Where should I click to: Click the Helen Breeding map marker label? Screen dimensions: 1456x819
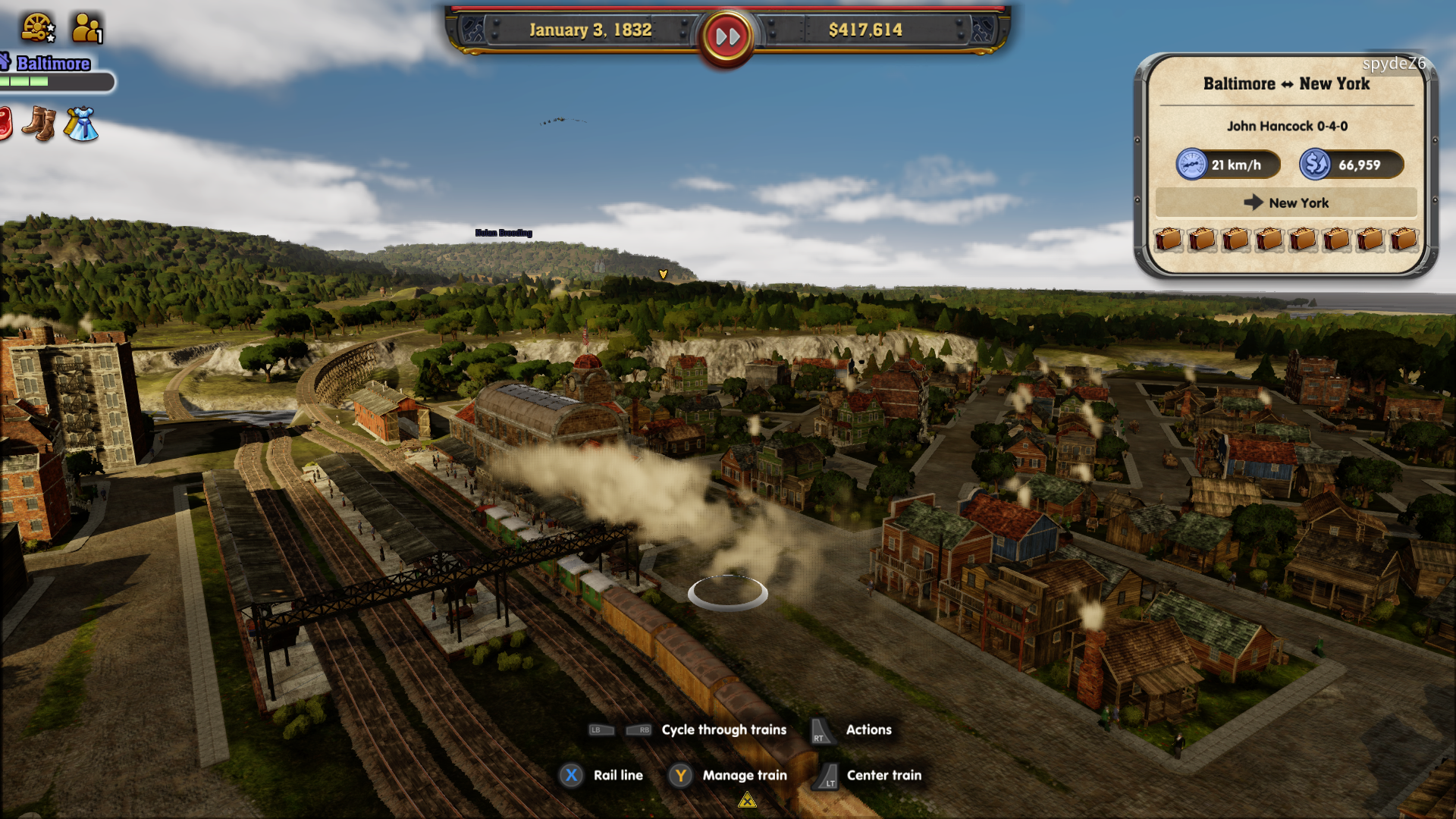[504, 233]
